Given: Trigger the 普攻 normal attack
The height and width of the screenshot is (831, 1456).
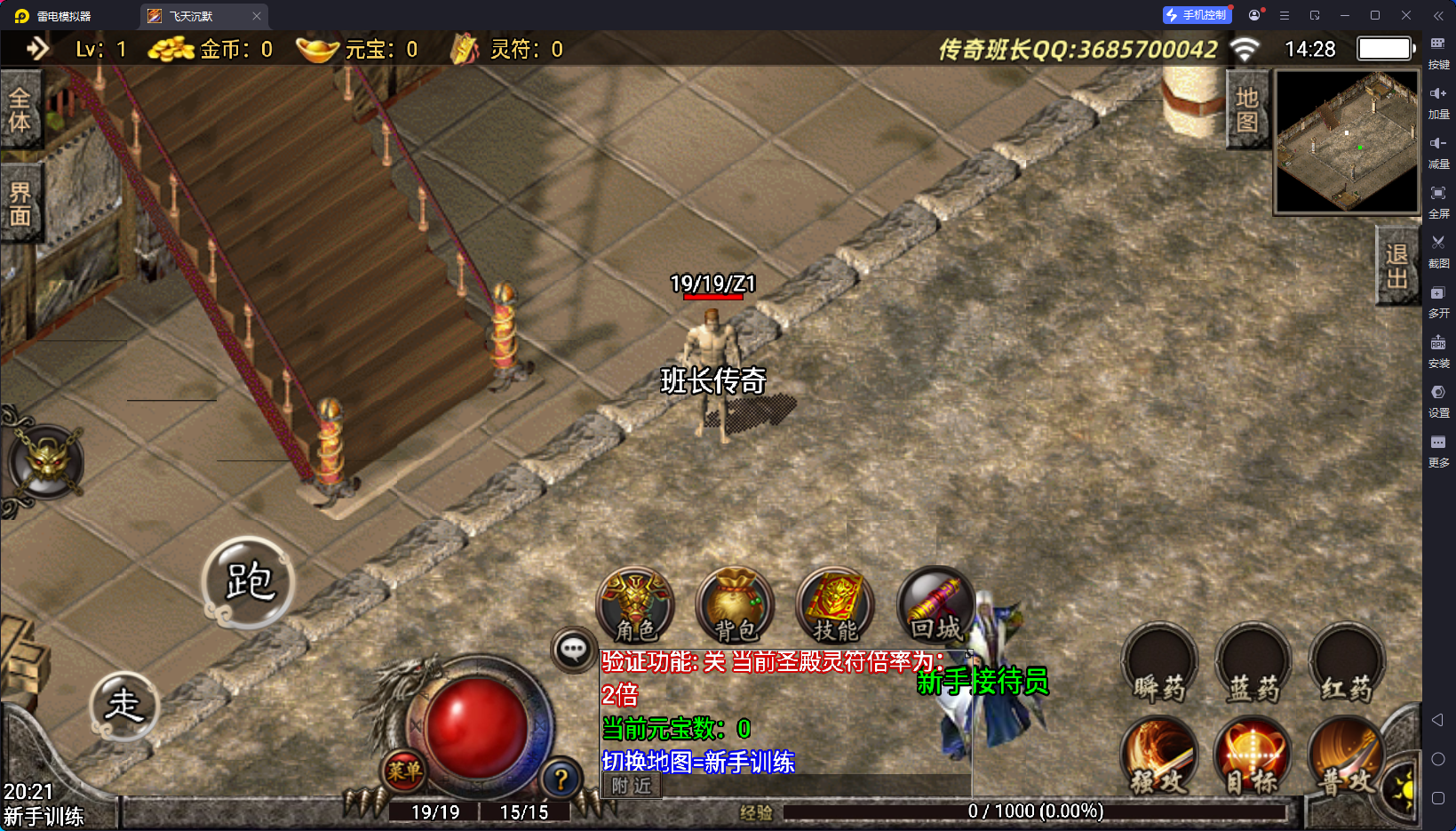Looking at the screenshot, I should point(1347,755).
